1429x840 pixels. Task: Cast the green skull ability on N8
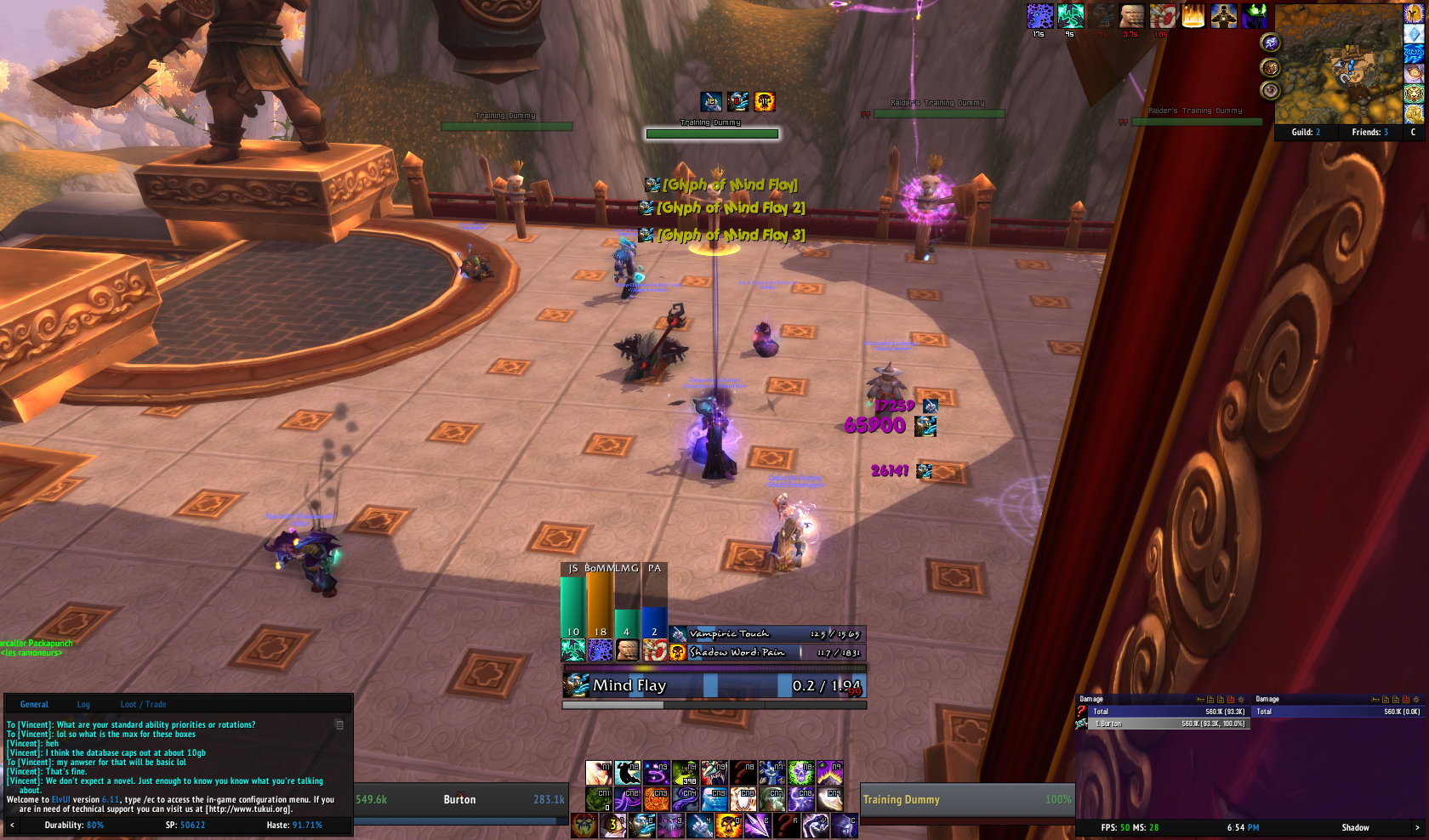800,773
